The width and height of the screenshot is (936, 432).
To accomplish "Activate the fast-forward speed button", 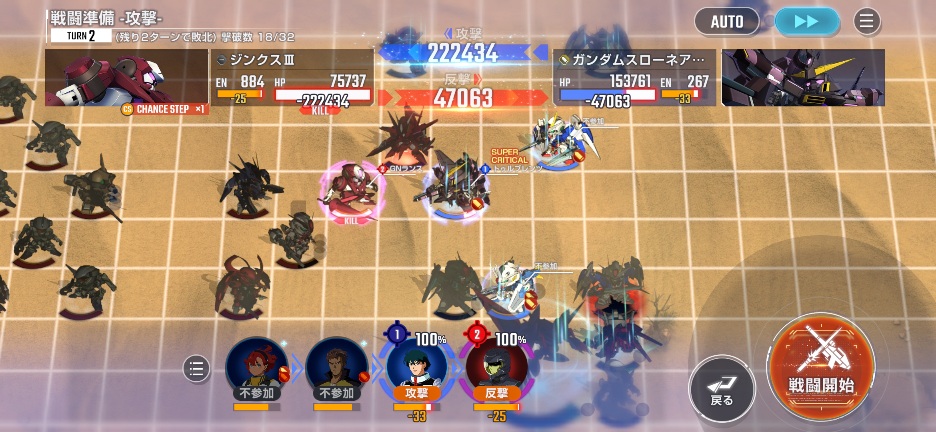I will click(x=806, y=20).
